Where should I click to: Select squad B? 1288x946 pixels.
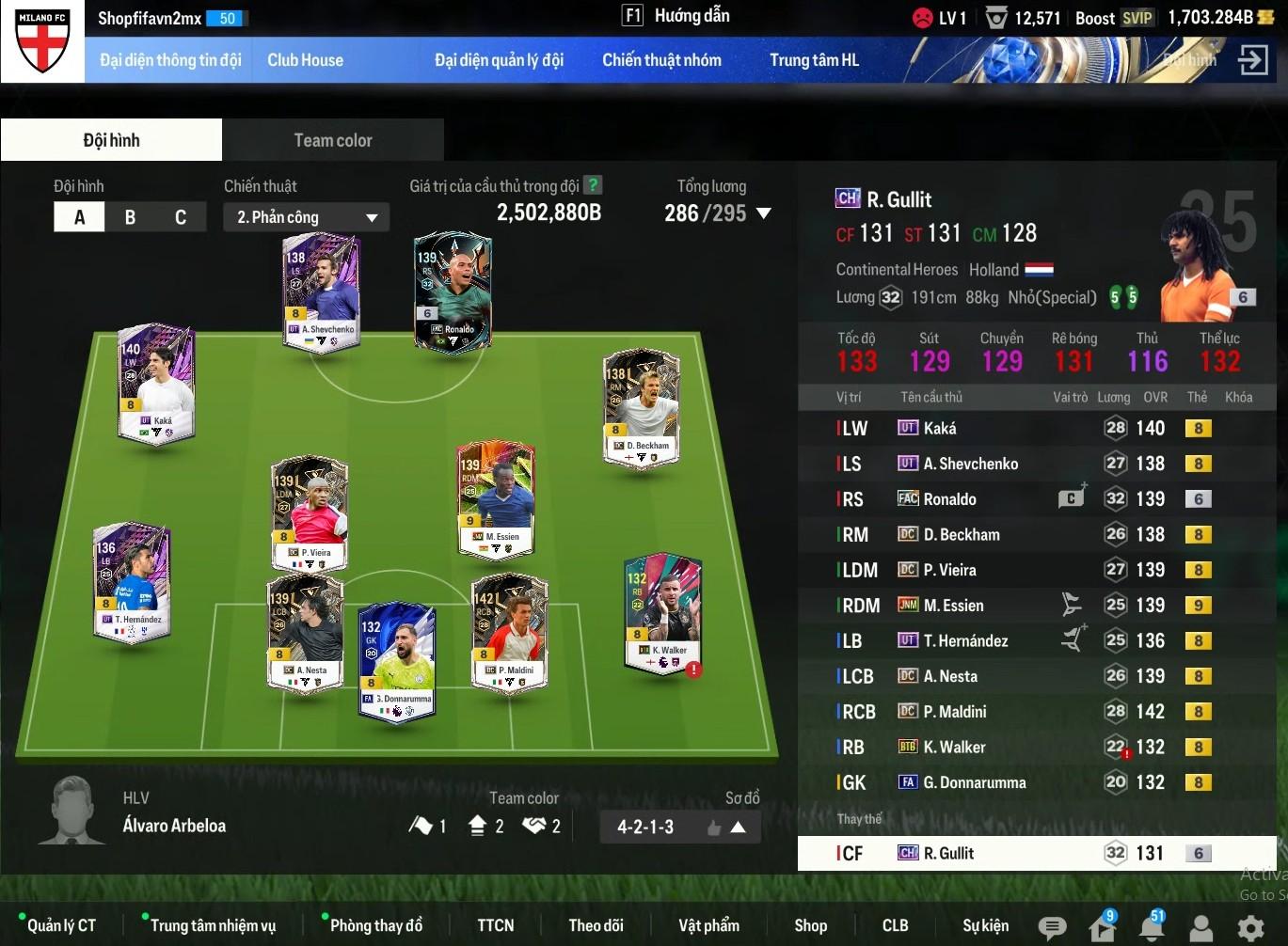[x=130, y=217]
